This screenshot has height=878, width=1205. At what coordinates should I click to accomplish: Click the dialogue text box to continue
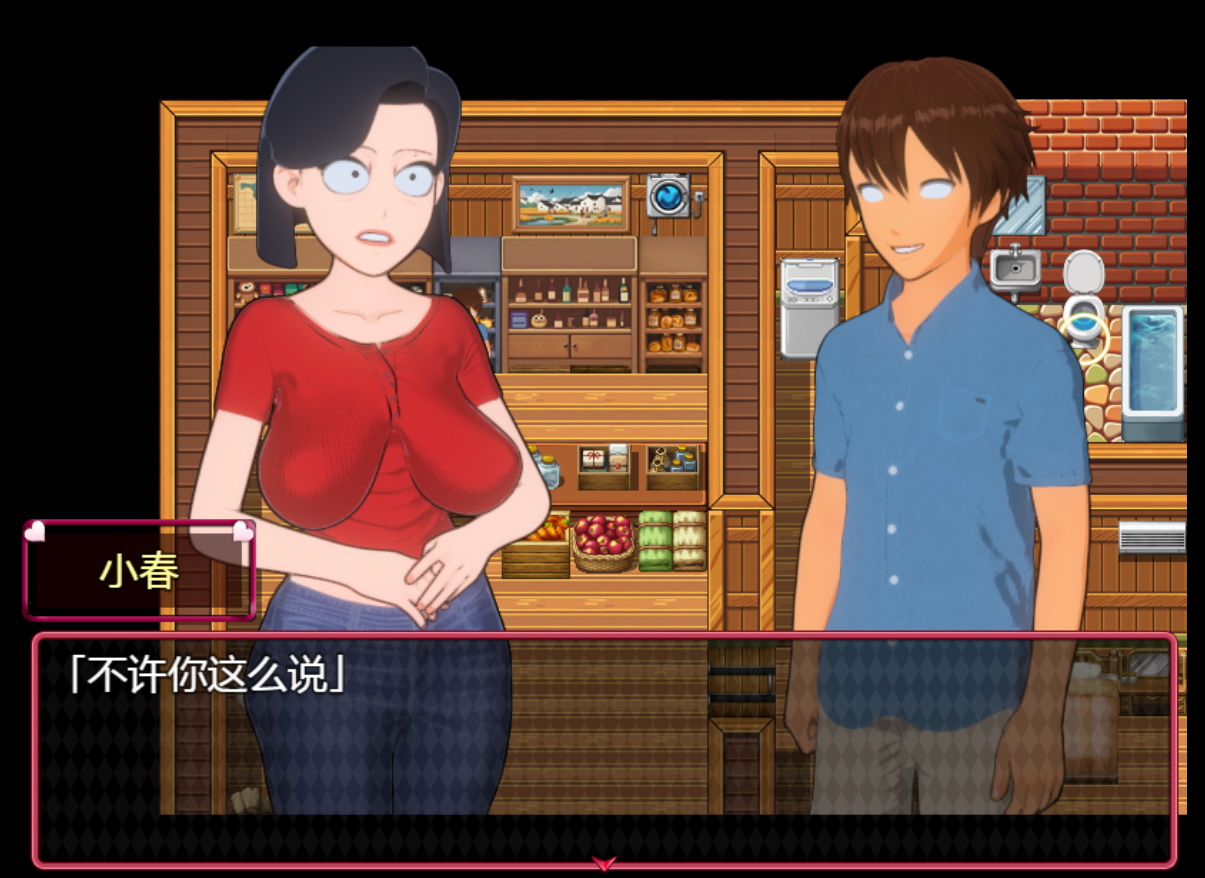point(604,748)
